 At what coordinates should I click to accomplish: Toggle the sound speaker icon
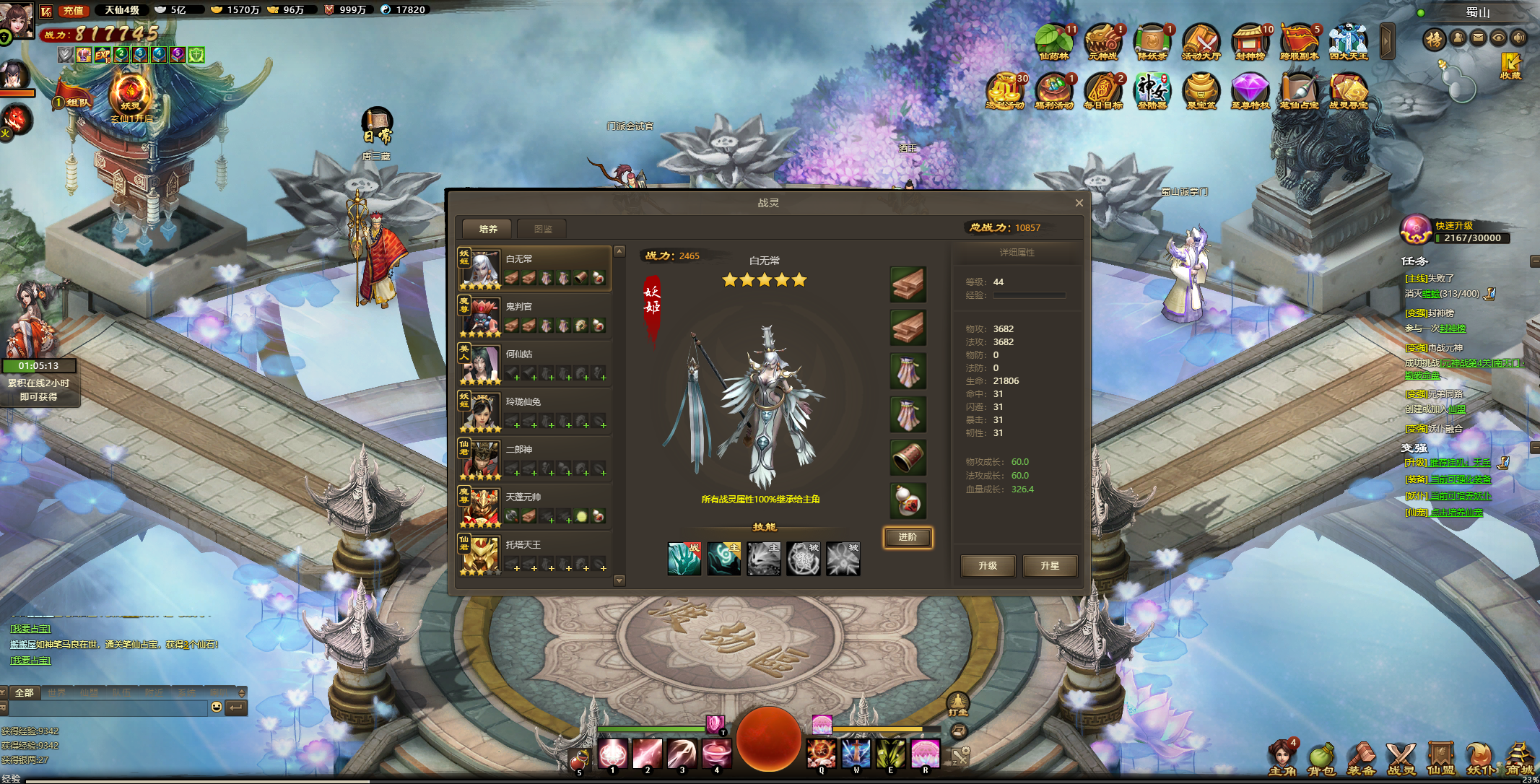point(1518,38)
